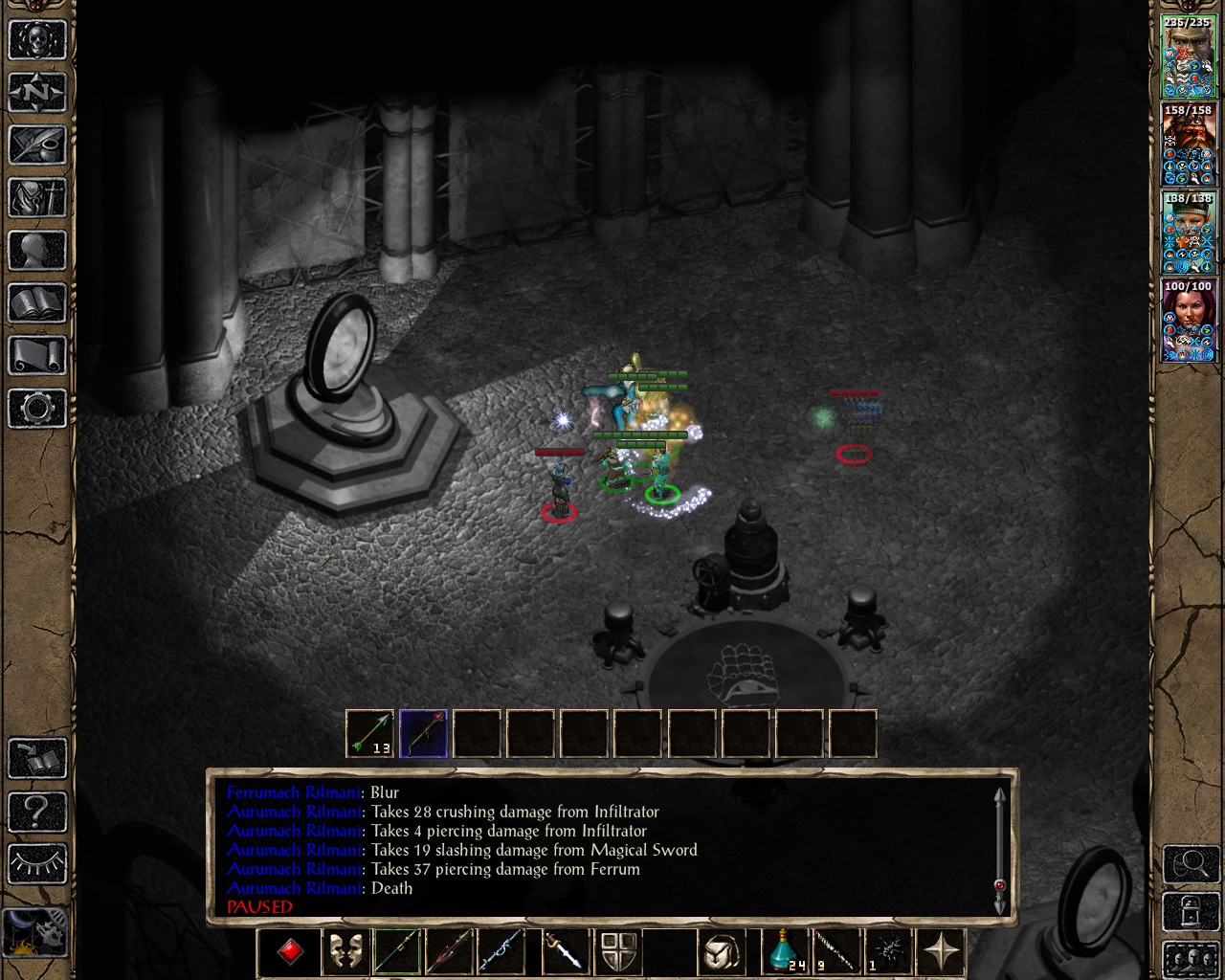The image size is (1225, 980).
Task: Select the party leader portrait with 235 HP
Action: [1189, 56]
